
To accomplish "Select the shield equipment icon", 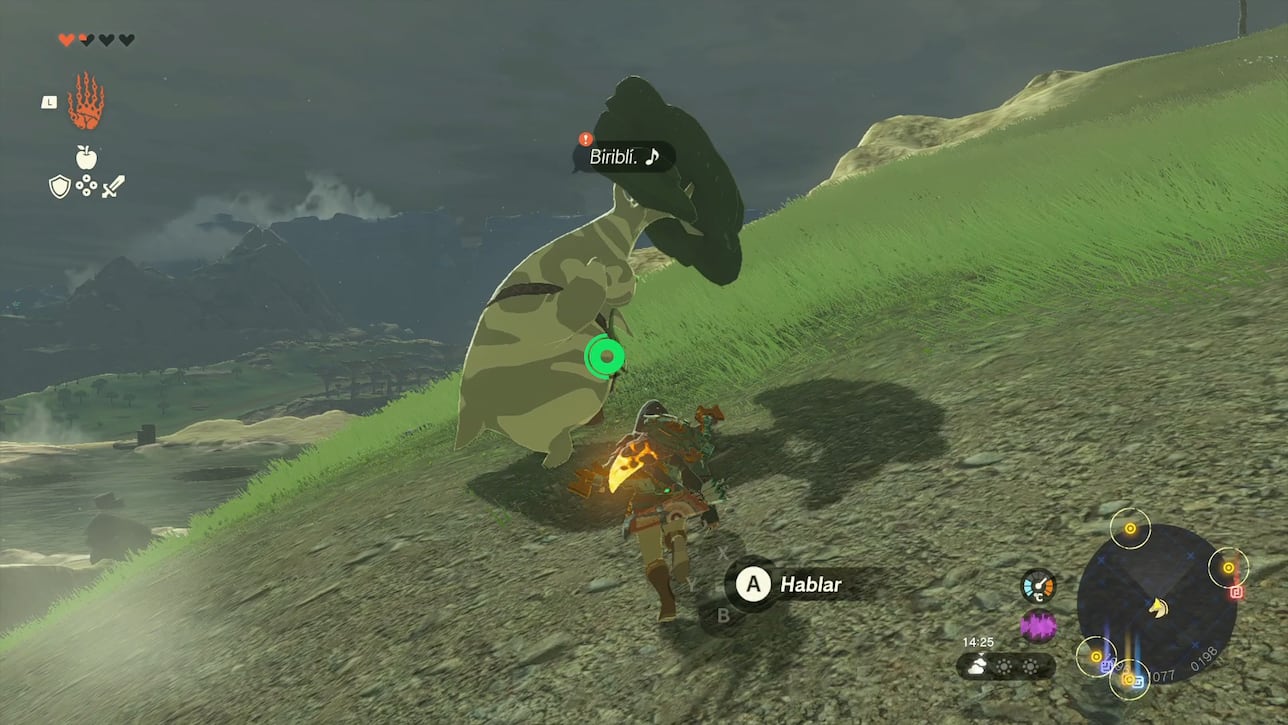I will click(x=60, y=184).
